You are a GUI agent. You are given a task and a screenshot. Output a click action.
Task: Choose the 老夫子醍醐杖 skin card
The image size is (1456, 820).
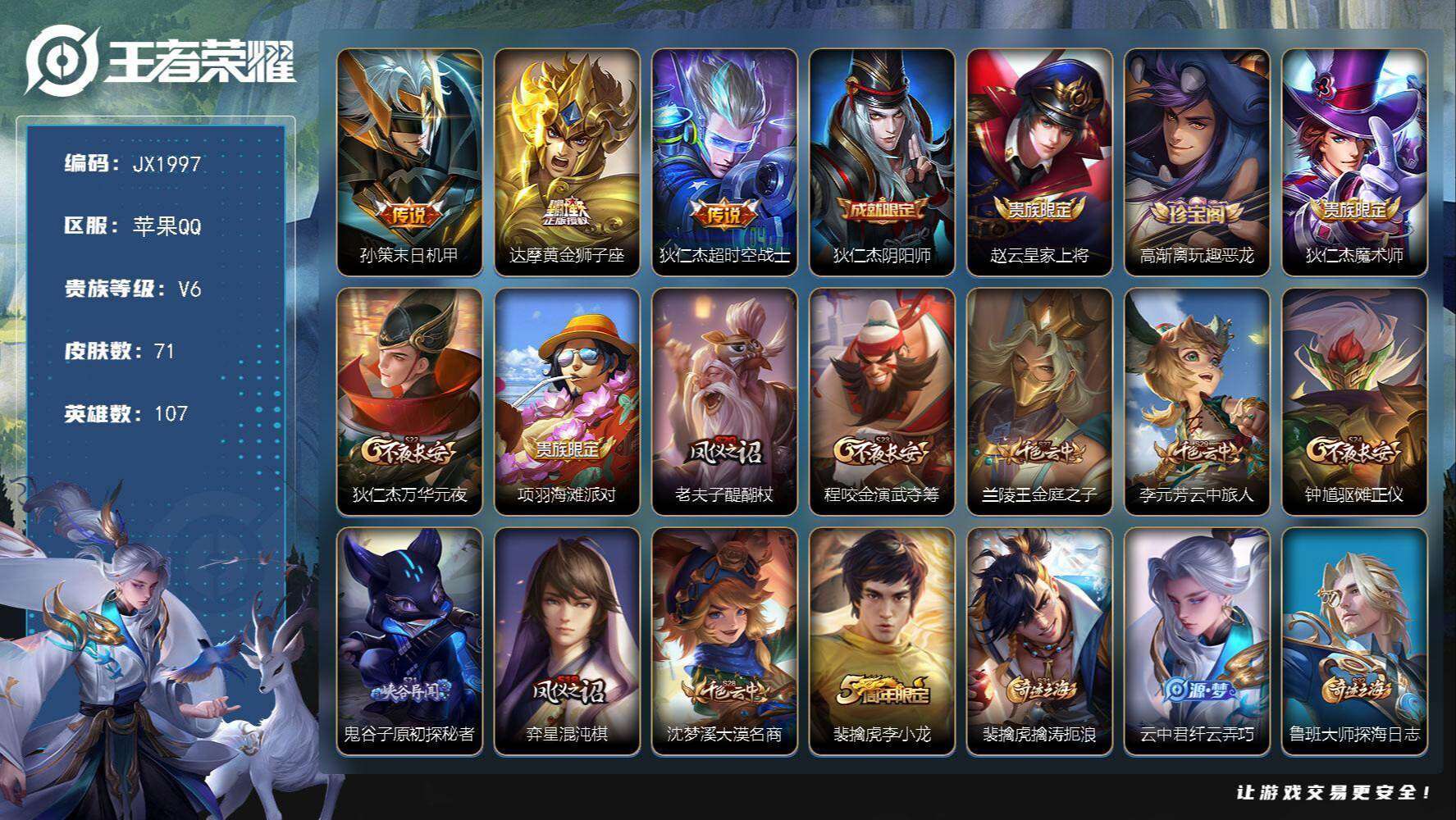(724, 401)
